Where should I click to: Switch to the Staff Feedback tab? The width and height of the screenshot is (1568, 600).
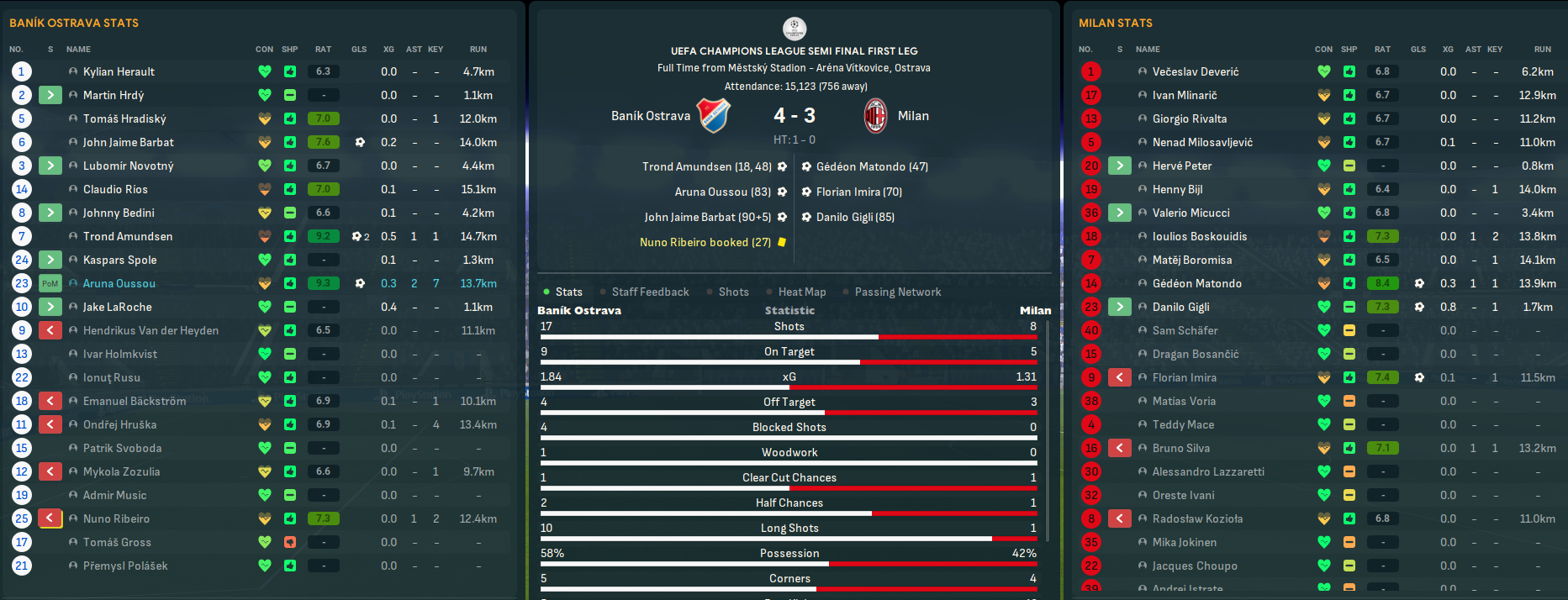coord(650,292)
